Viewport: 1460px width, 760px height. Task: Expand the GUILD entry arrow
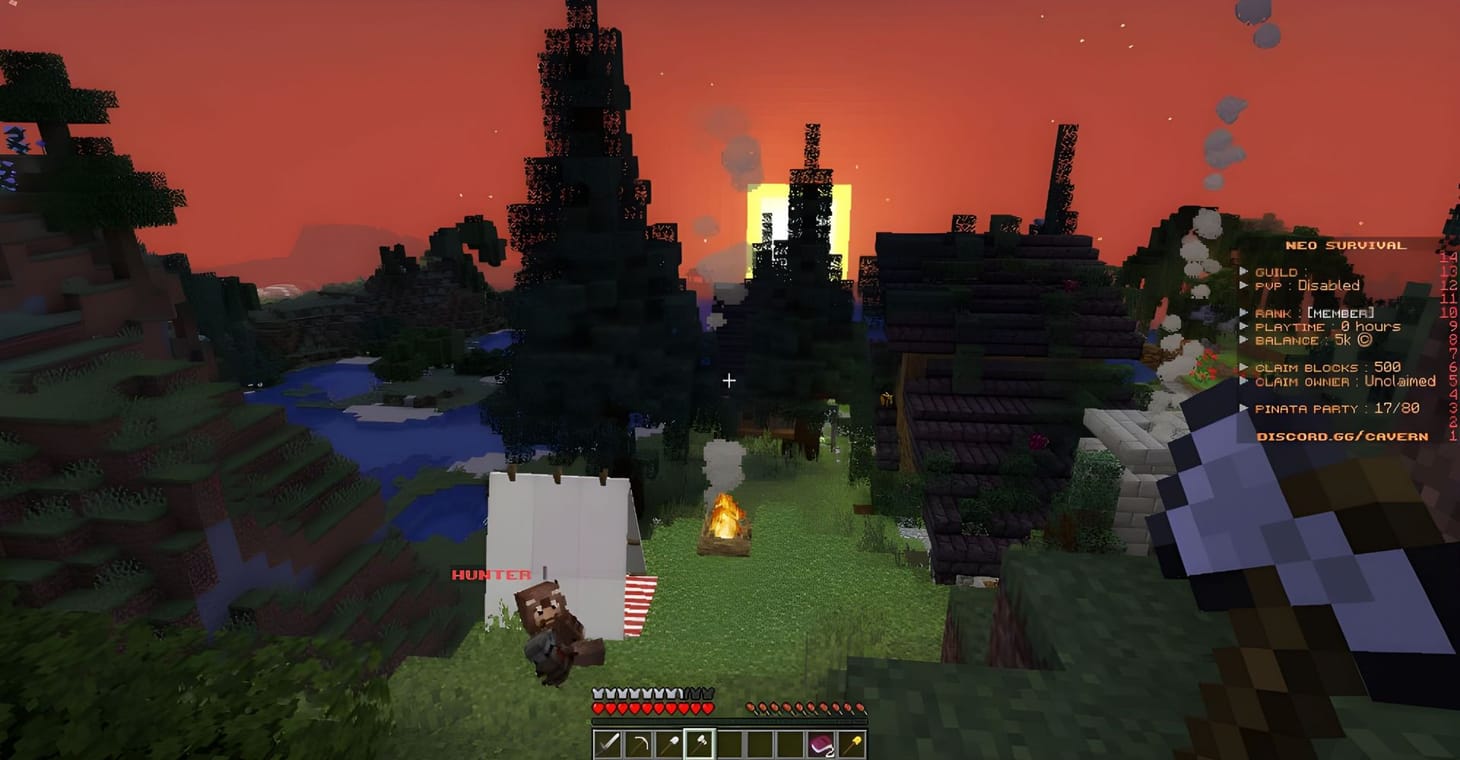pos(1244,271)
